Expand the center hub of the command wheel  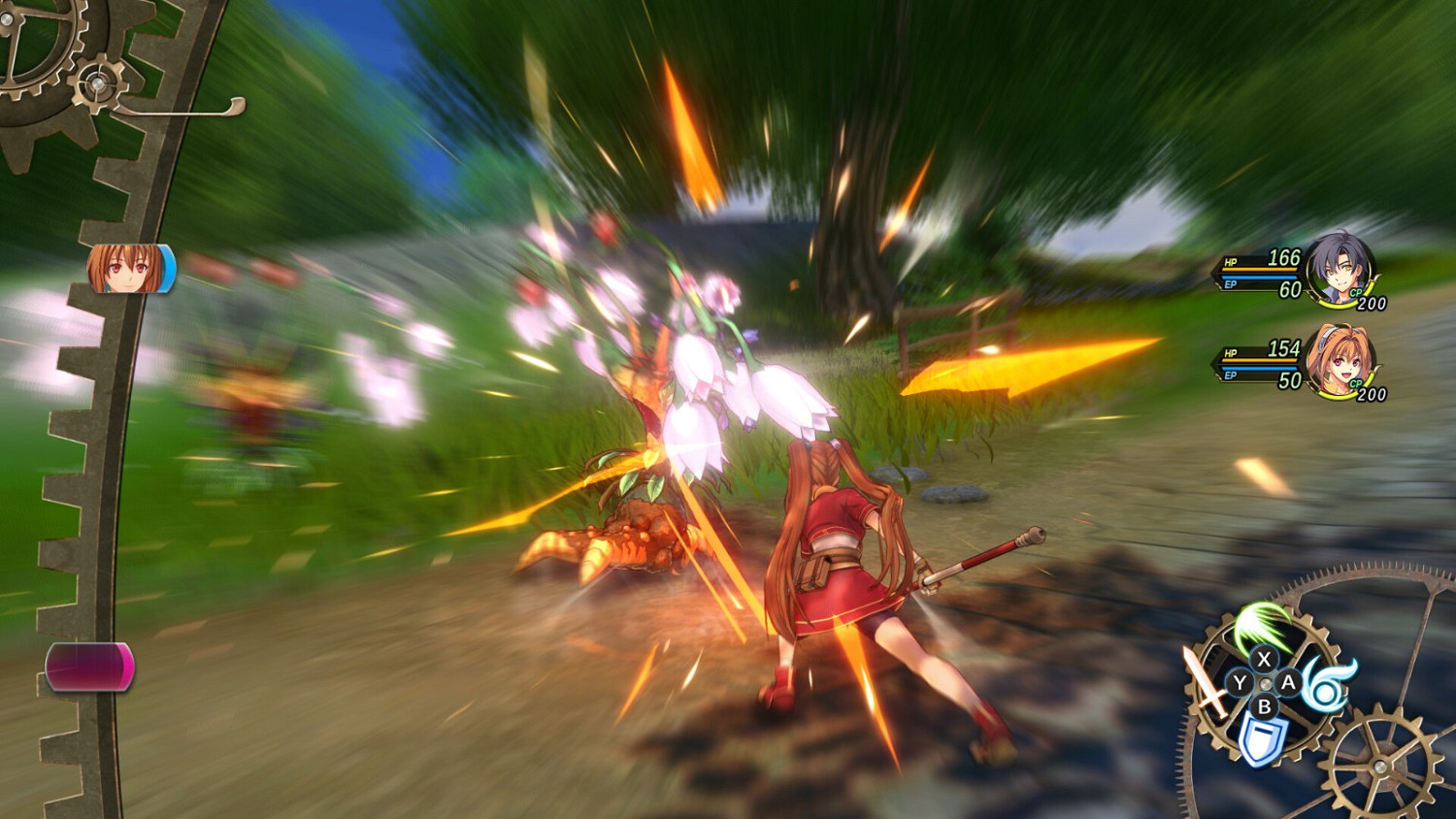[x=1265, y=682]
